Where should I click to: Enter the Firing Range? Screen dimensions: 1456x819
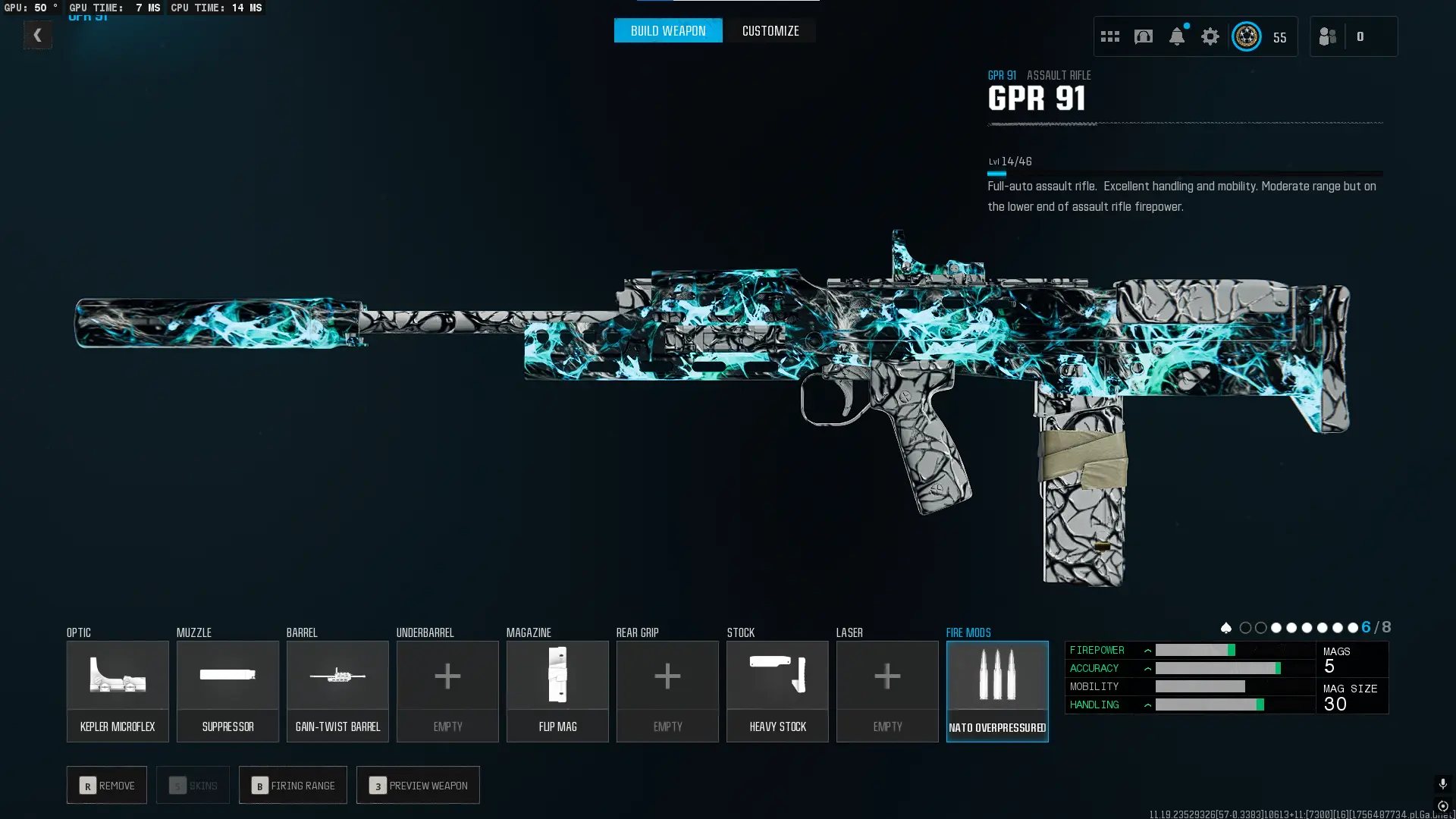(293, 785)
